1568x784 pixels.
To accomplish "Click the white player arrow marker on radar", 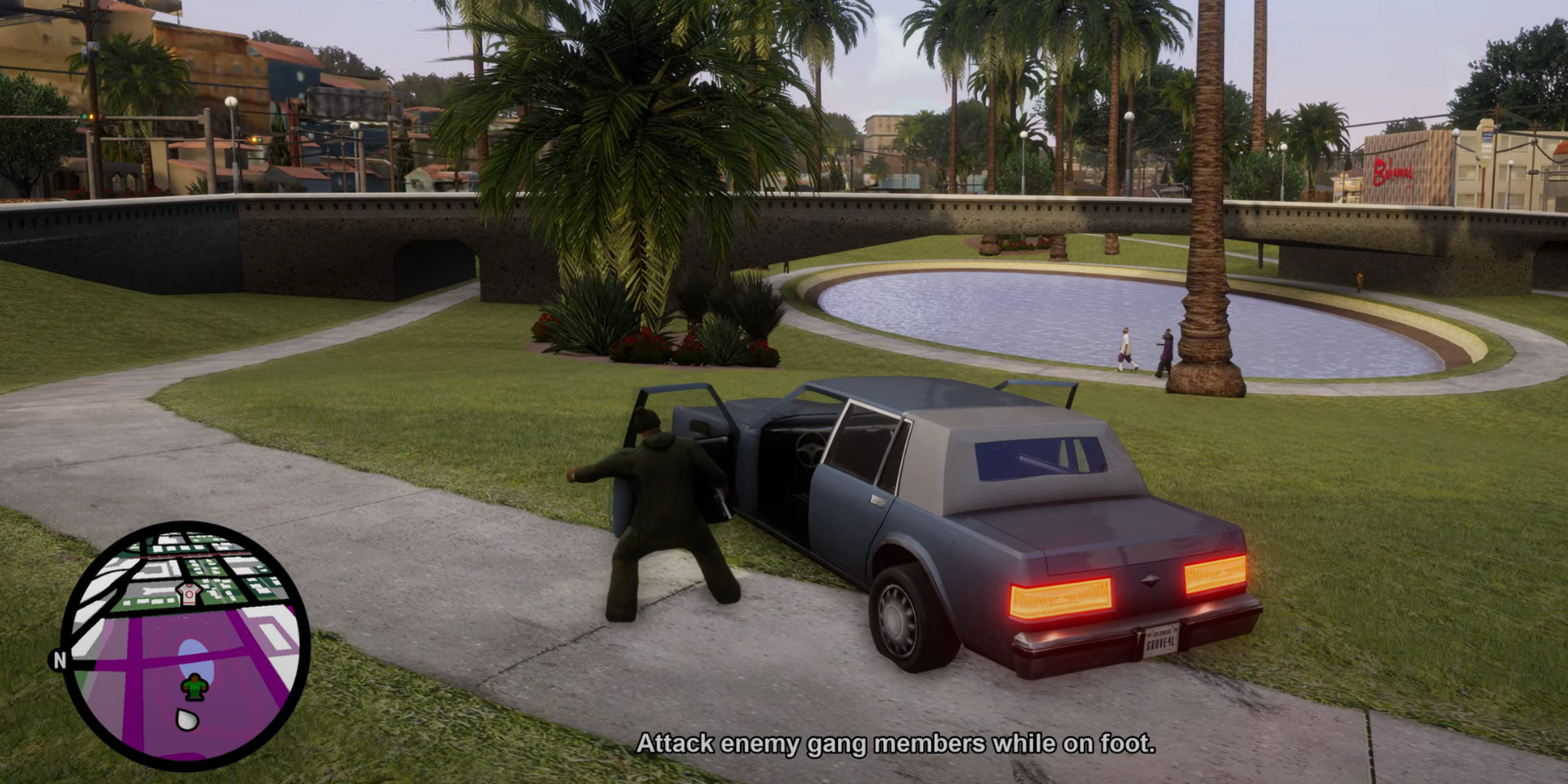I will [185, 719].
